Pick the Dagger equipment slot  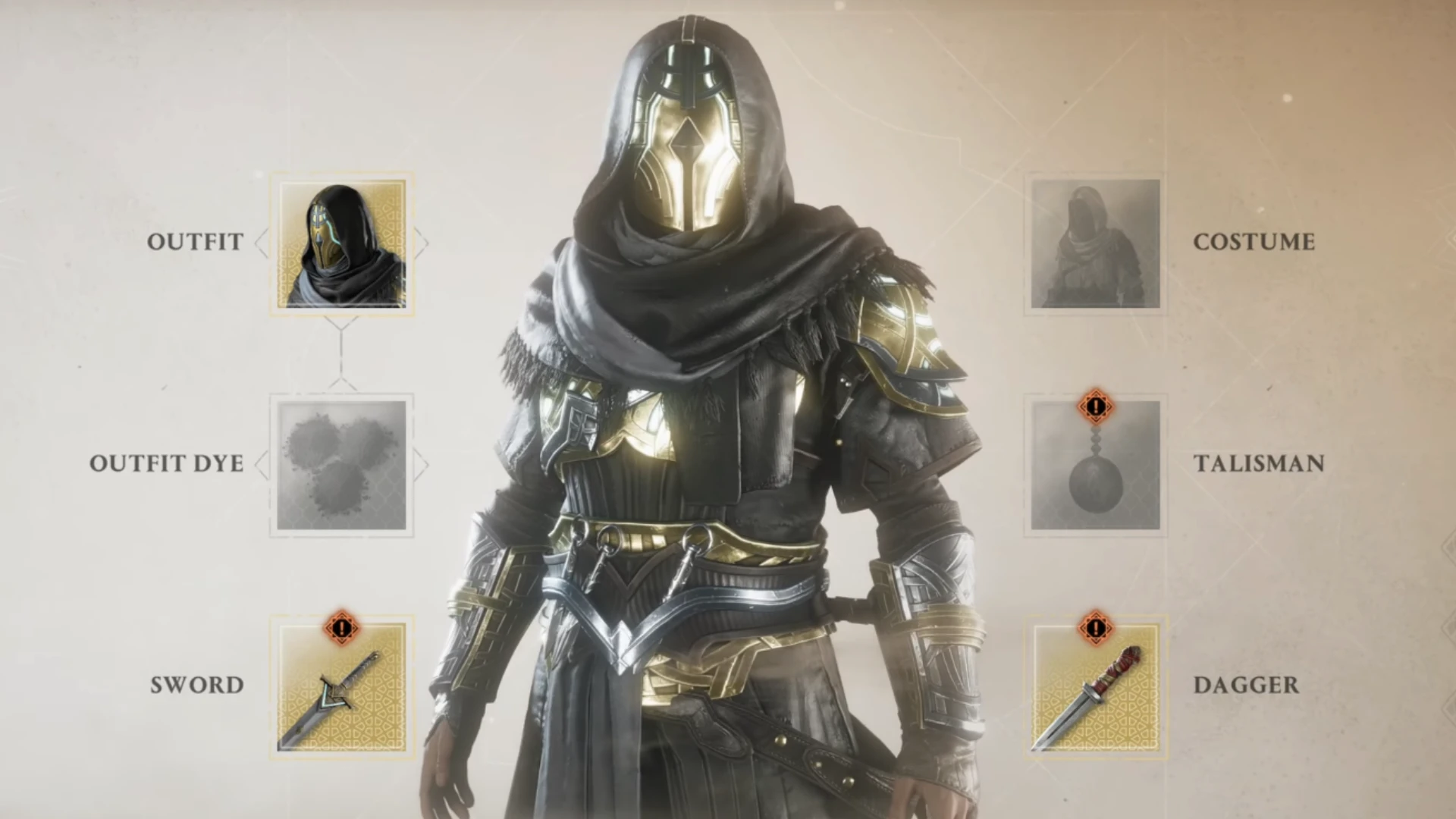(1095, 687)
